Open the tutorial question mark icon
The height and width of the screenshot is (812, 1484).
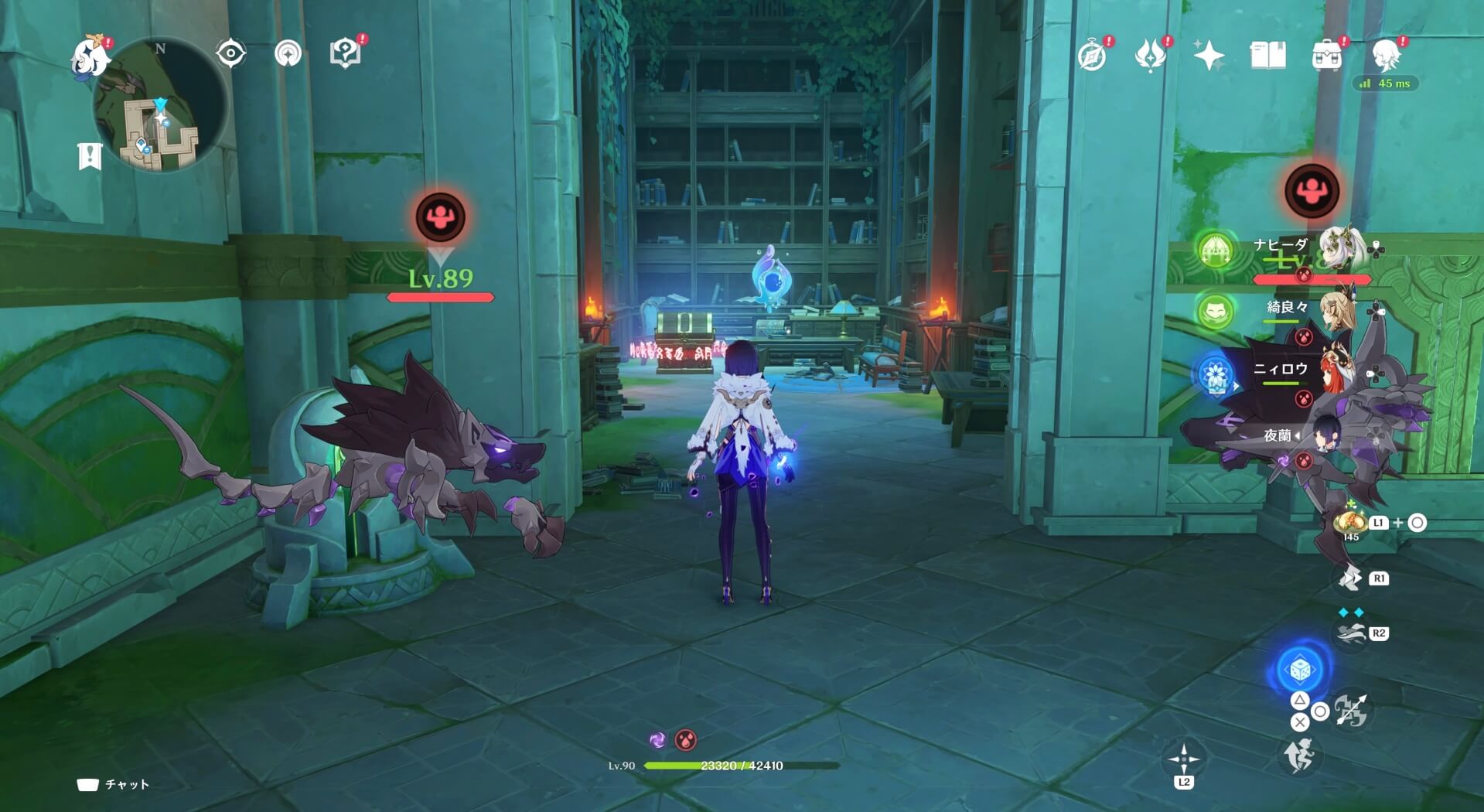[345, 53]
